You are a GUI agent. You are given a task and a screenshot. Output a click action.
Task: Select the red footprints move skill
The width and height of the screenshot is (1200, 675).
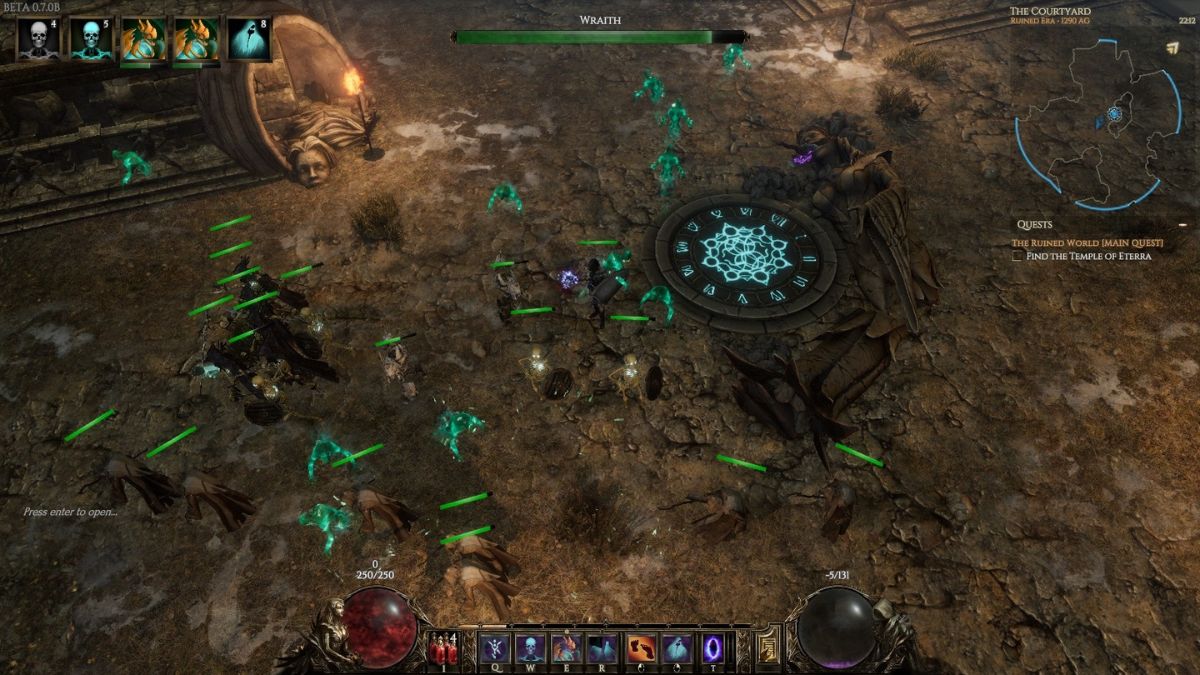pyautogui.click(x=641, y=649)
